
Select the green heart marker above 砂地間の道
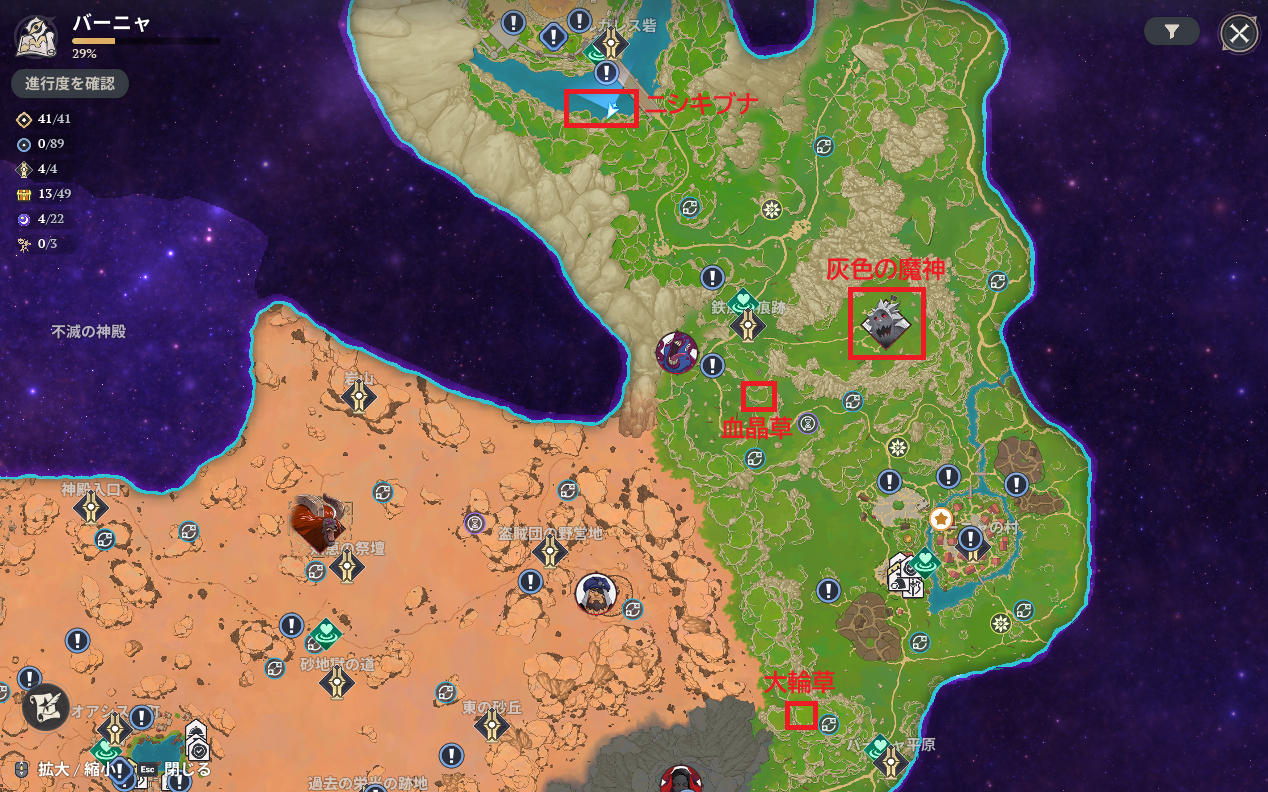[x=325, y=634]
